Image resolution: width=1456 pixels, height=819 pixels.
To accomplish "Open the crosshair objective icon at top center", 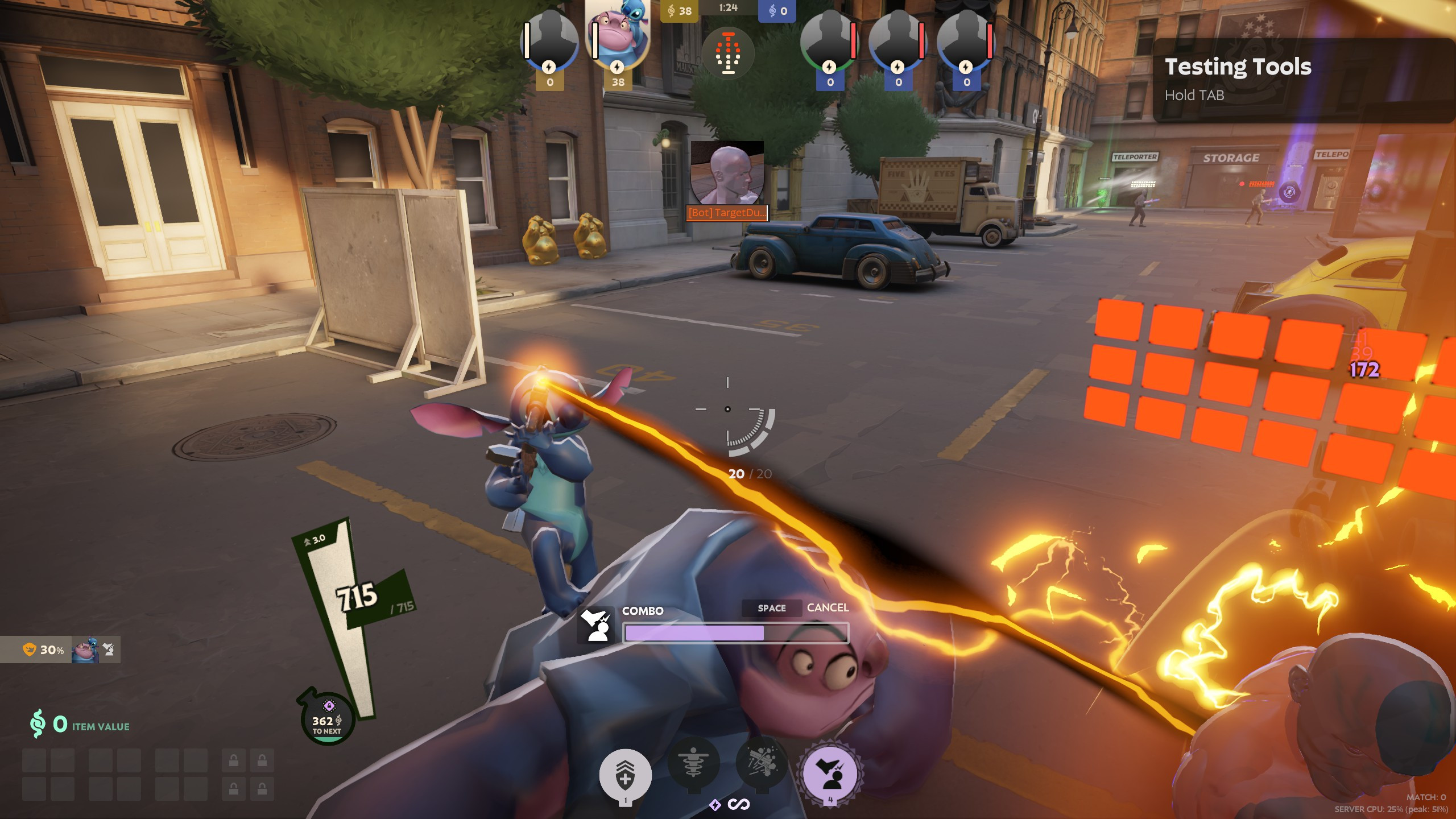I will (x=729, y=53).
